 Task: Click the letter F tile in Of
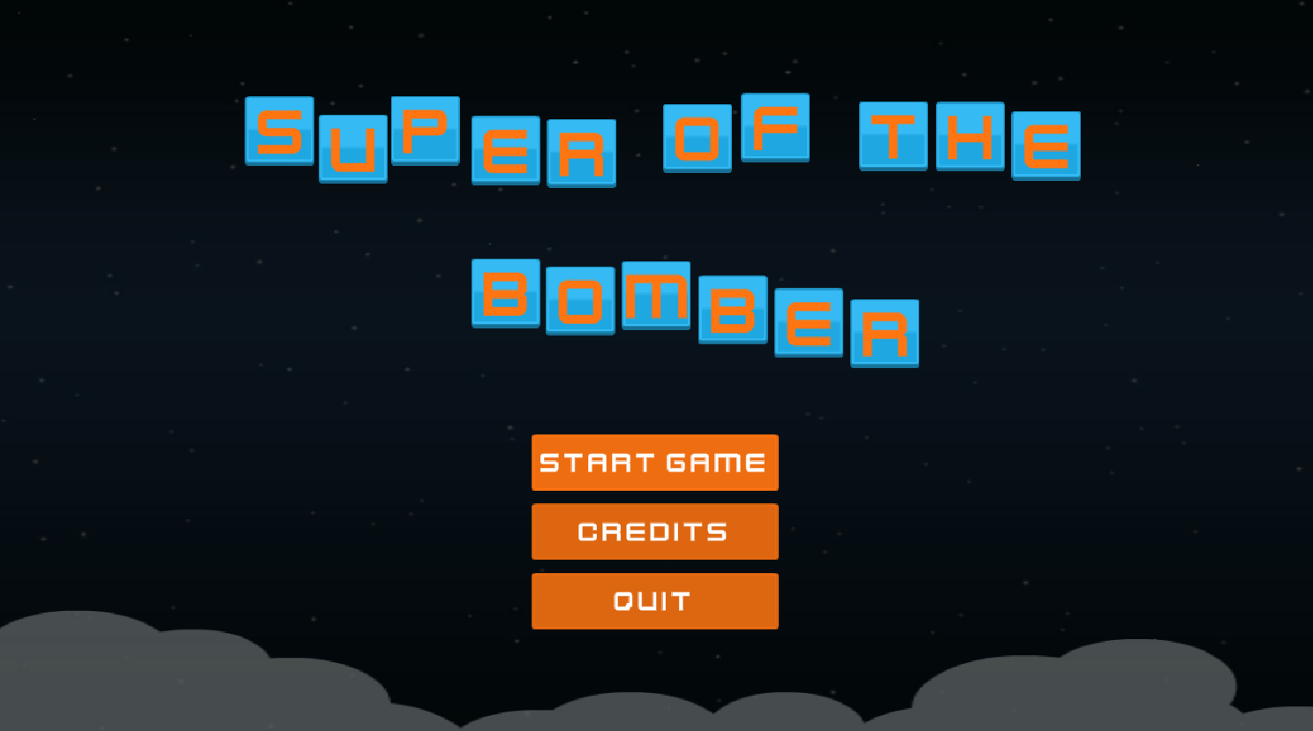click(x=775, y=128)
